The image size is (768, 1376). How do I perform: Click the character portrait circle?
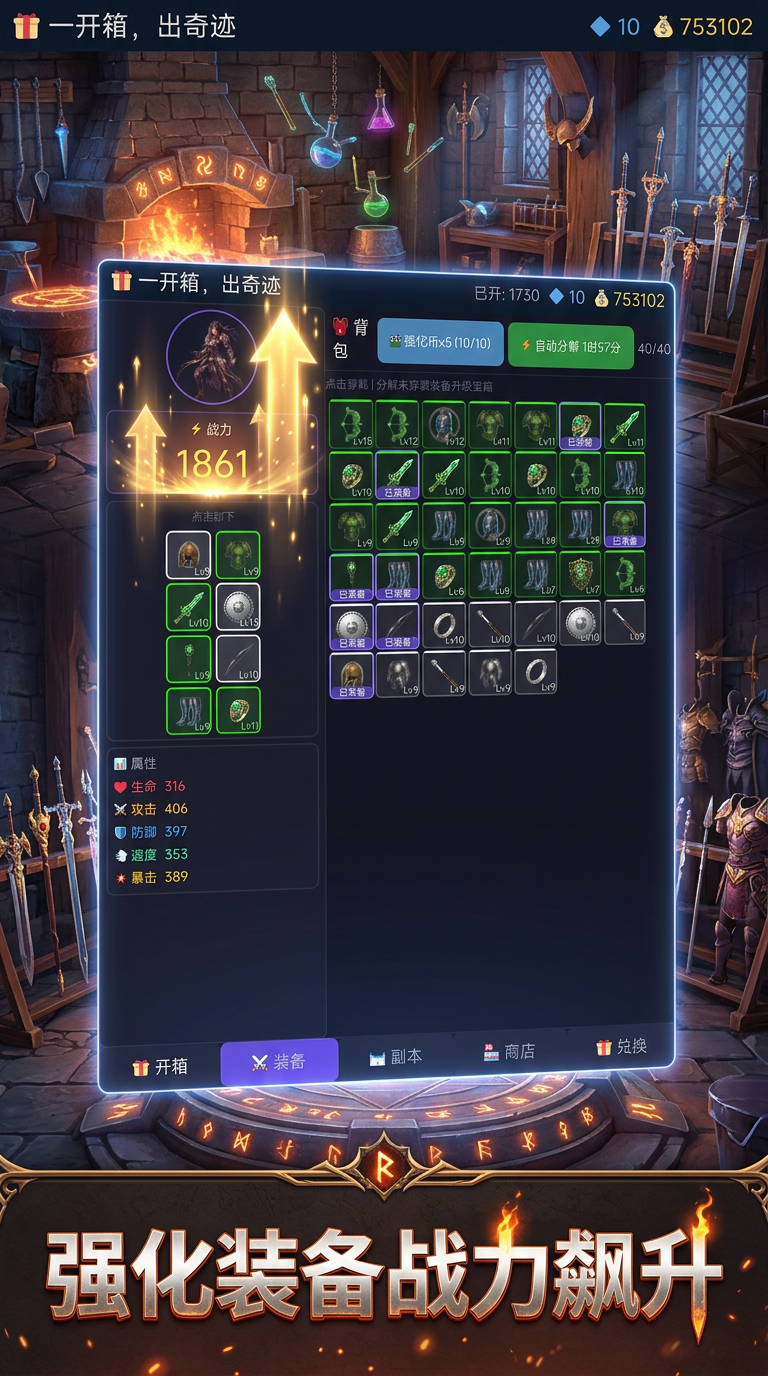[x=212, y=355]
